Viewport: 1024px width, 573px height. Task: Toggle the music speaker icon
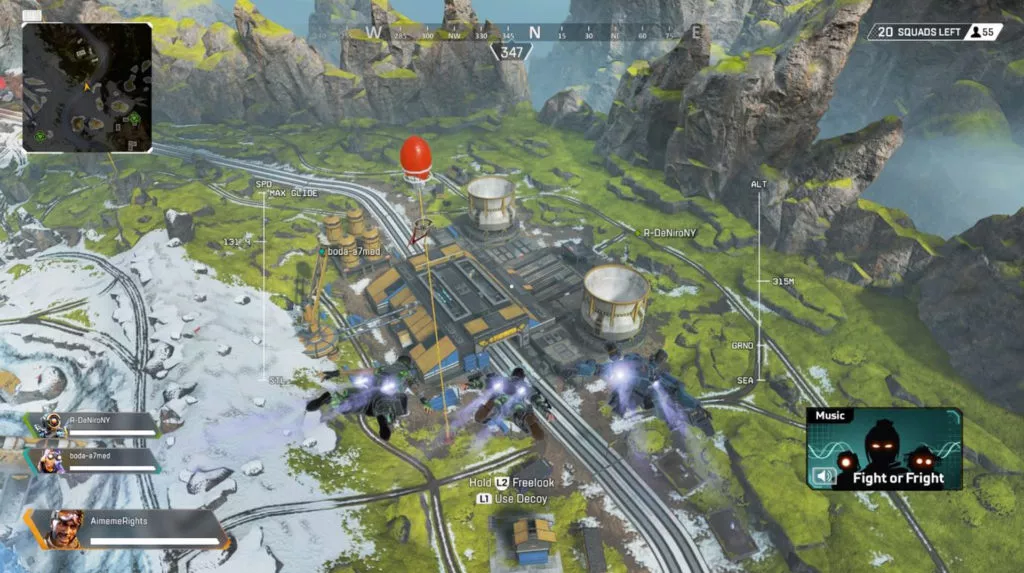click(824, 476)
